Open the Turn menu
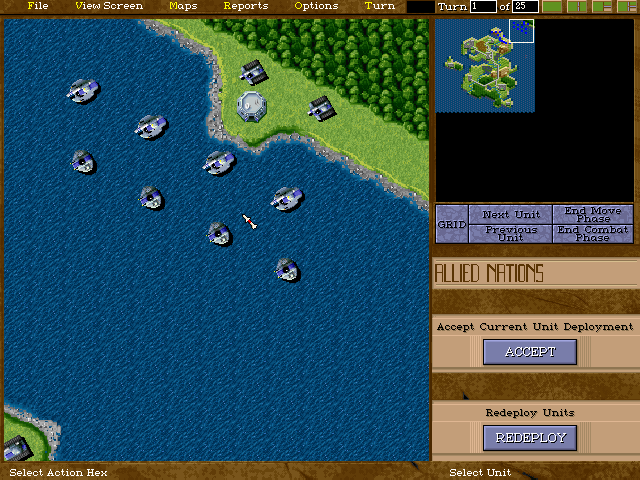 coord(380,6)
